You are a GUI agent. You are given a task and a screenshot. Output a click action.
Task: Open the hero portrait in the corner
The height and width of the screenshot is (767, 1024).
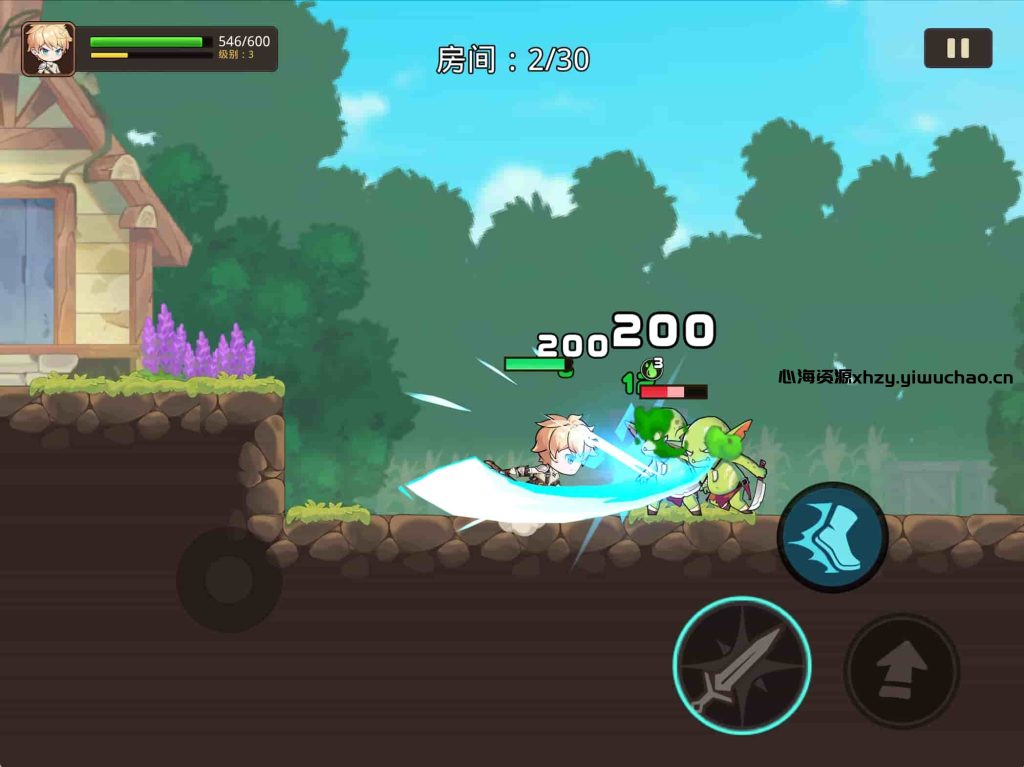pyautogui.click(x=48, y=49)
